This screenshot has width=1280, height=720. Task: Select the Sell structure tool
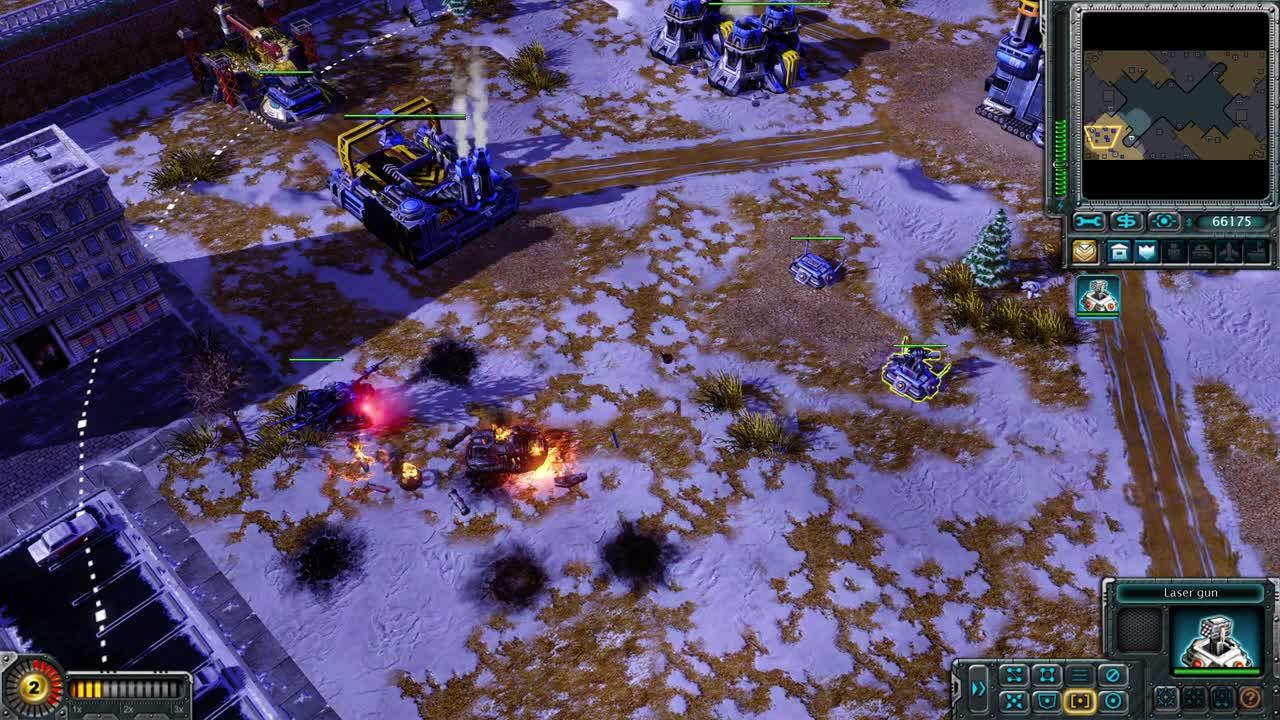(1126, 222)
